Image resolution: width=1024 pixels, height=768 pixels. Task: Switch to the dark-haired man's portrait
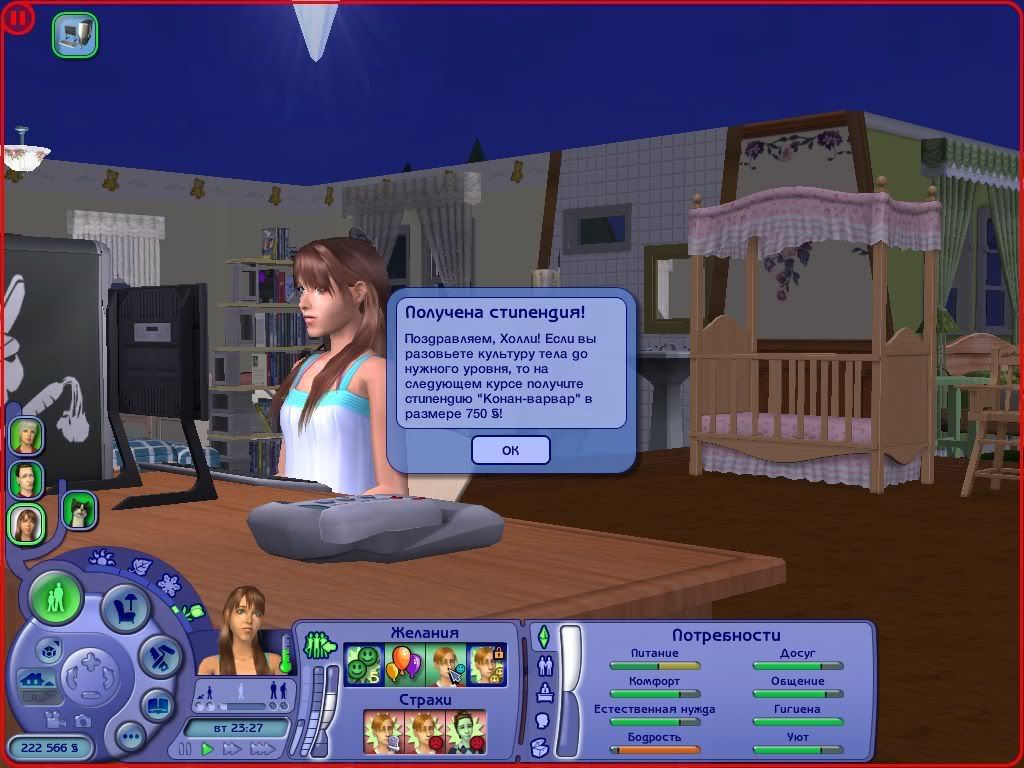click(26, 479)
